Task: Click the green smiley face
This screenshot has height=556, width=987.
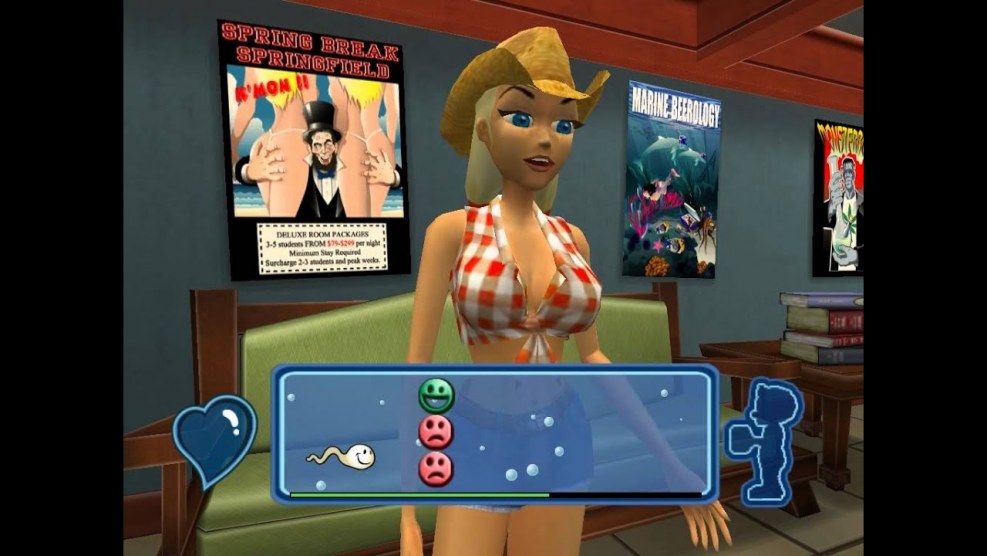Action: coord(436,395)
